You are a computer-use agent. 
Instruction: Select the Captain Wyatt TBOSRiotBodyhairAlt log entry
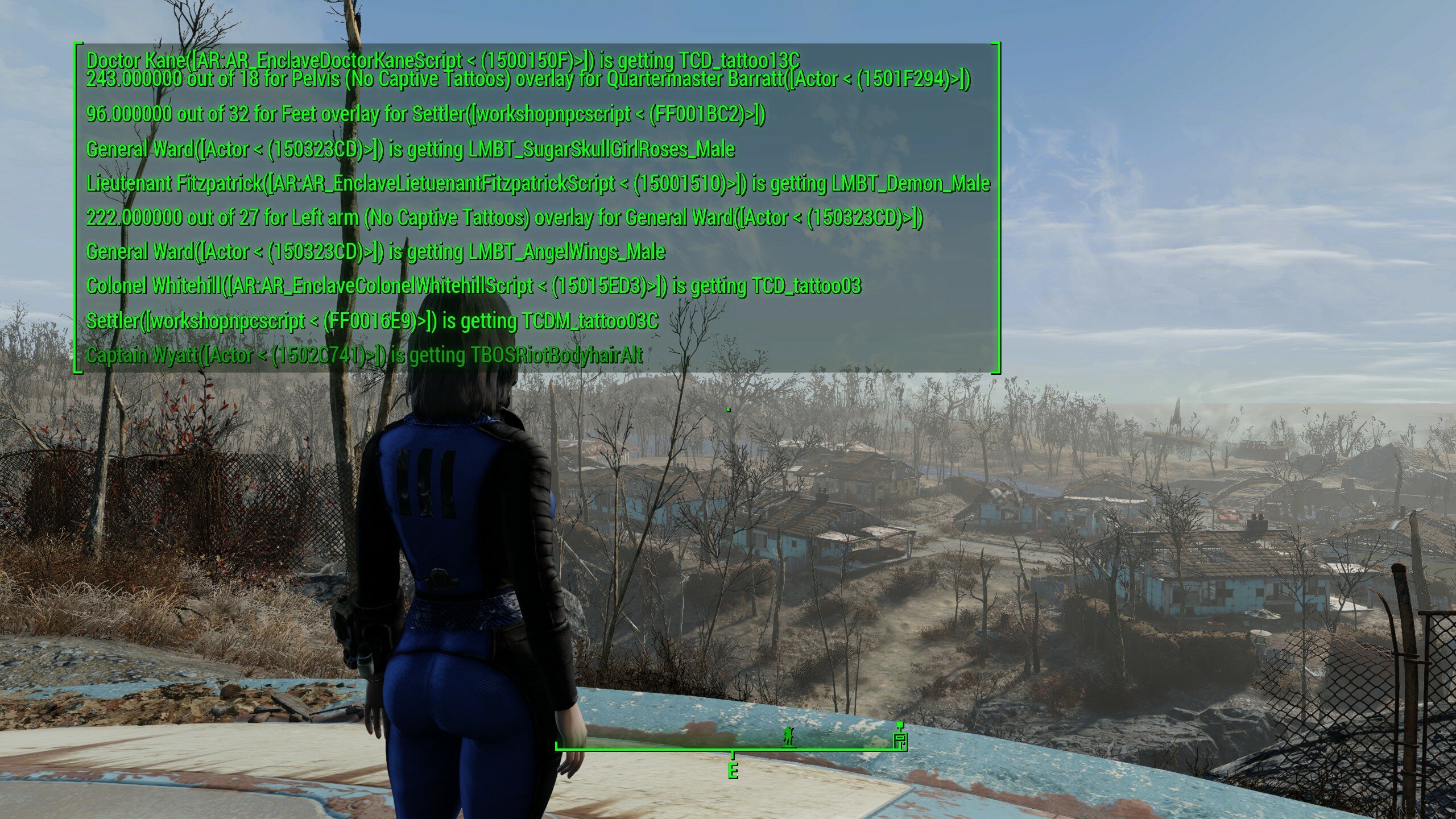tap(364, 357)
